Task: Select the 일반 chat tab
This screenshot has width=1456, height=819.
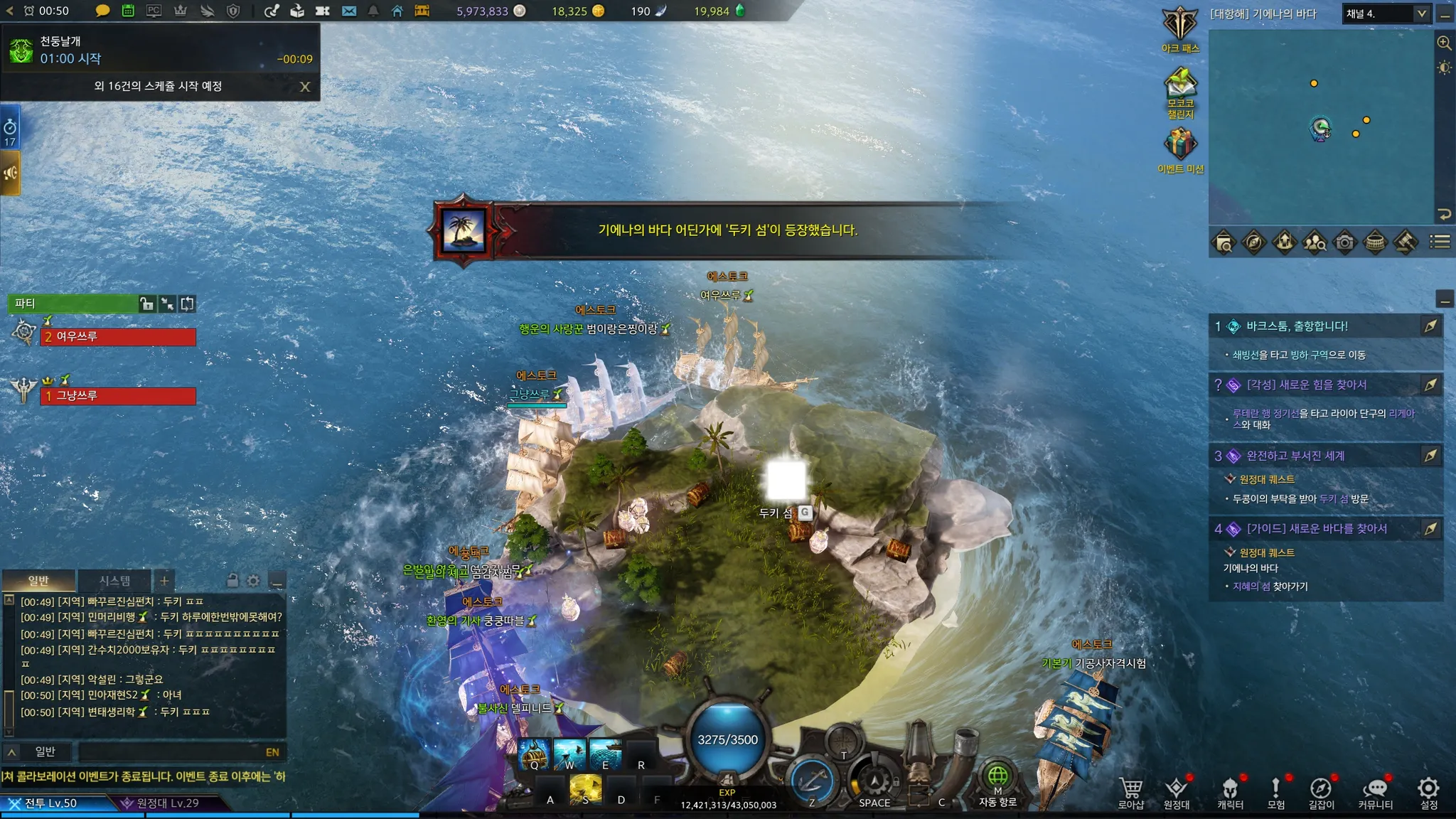Action: pyautogui.click(x=38, y=581)
